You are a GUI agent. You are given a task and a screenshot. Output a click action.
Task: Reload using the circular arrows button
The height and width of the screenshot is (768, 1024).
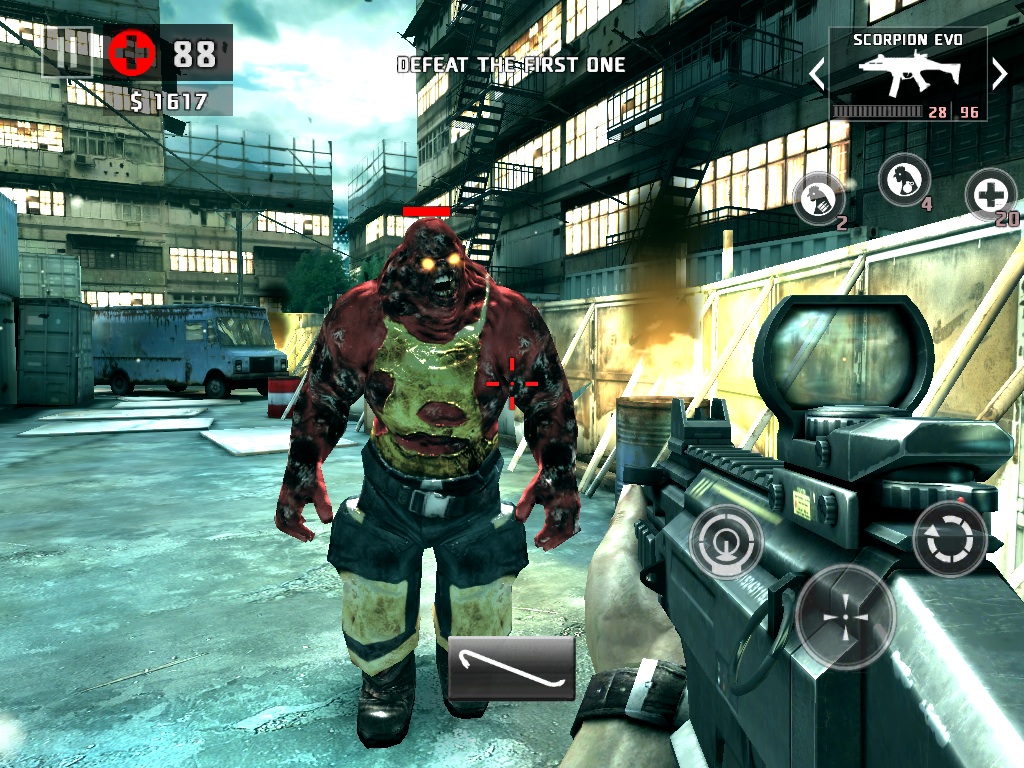[x=949, y=539]
